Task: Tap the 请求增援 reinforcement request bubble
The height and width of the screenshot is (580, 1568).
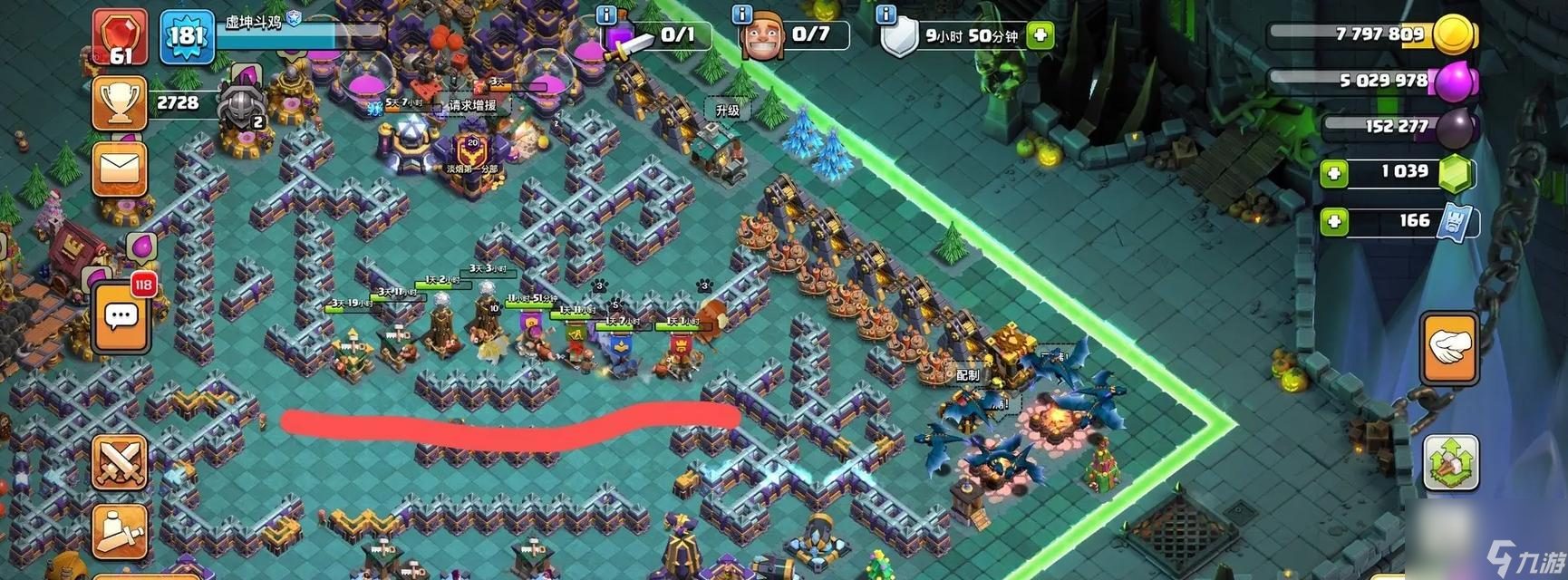Action: (x=472, y=105)
